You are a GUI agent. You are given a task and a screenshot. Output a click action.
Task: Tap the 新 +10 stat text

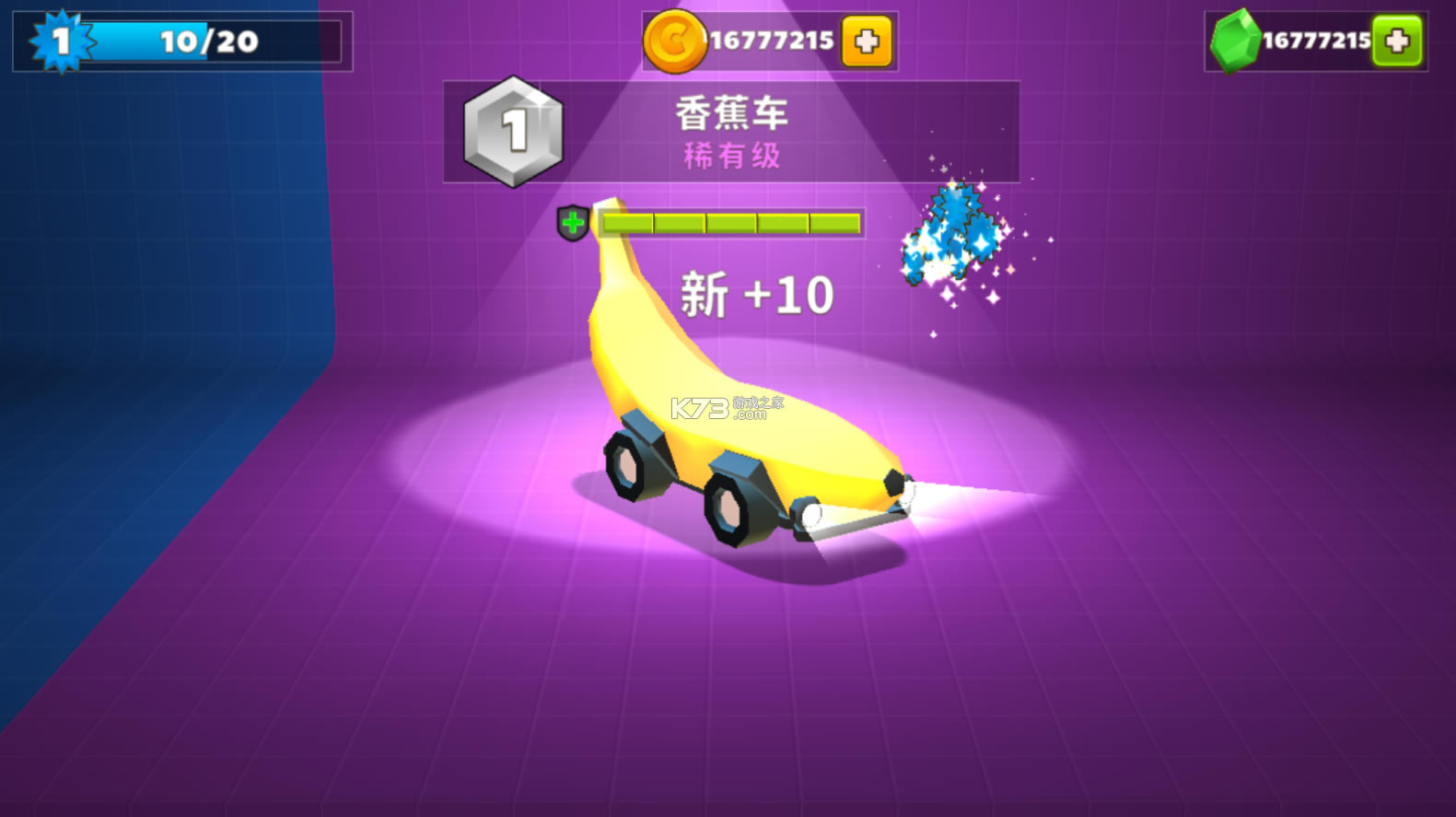pyautogui.click(x=757, y=293)
